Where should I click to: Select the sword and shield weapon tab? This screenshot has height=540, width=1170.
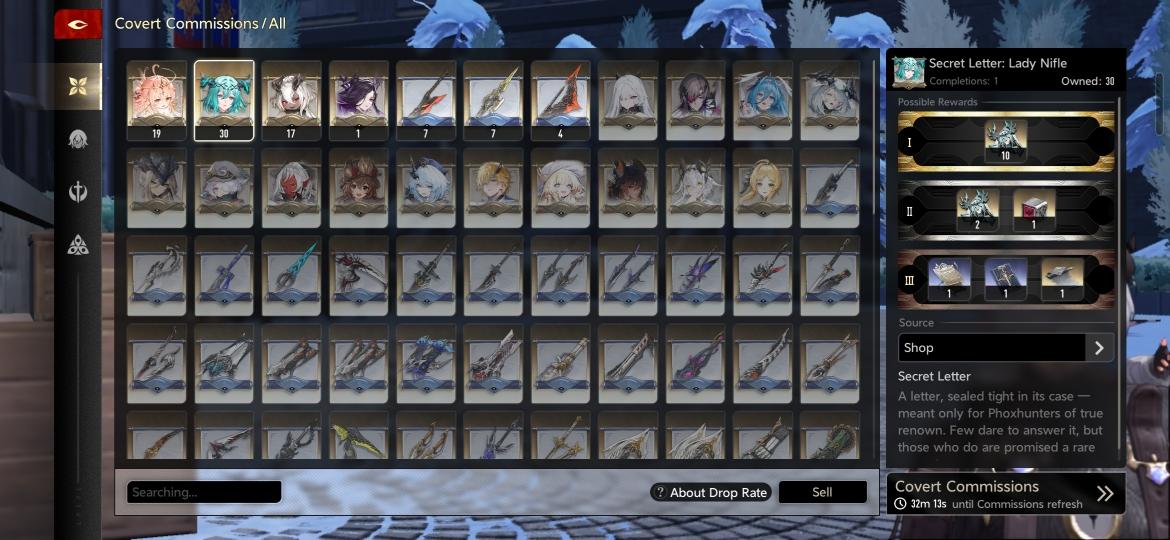78,192
